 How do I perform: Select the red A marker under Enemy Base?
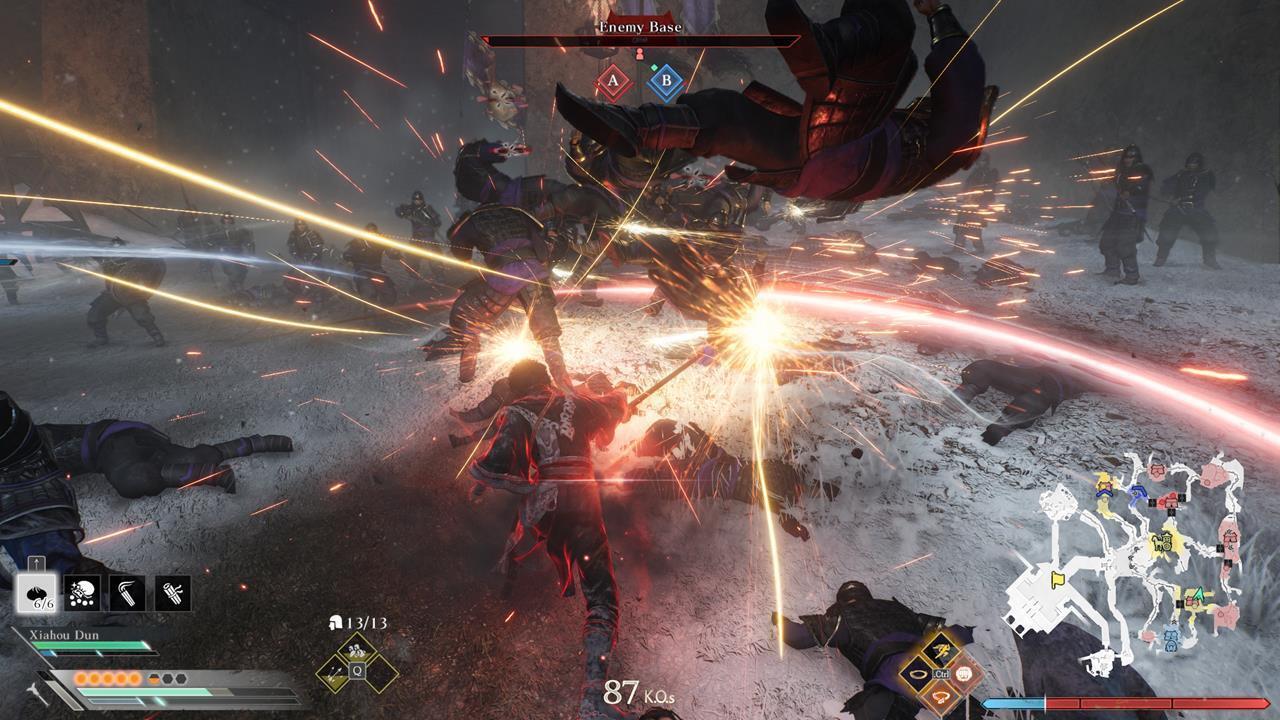click(612, 83)
